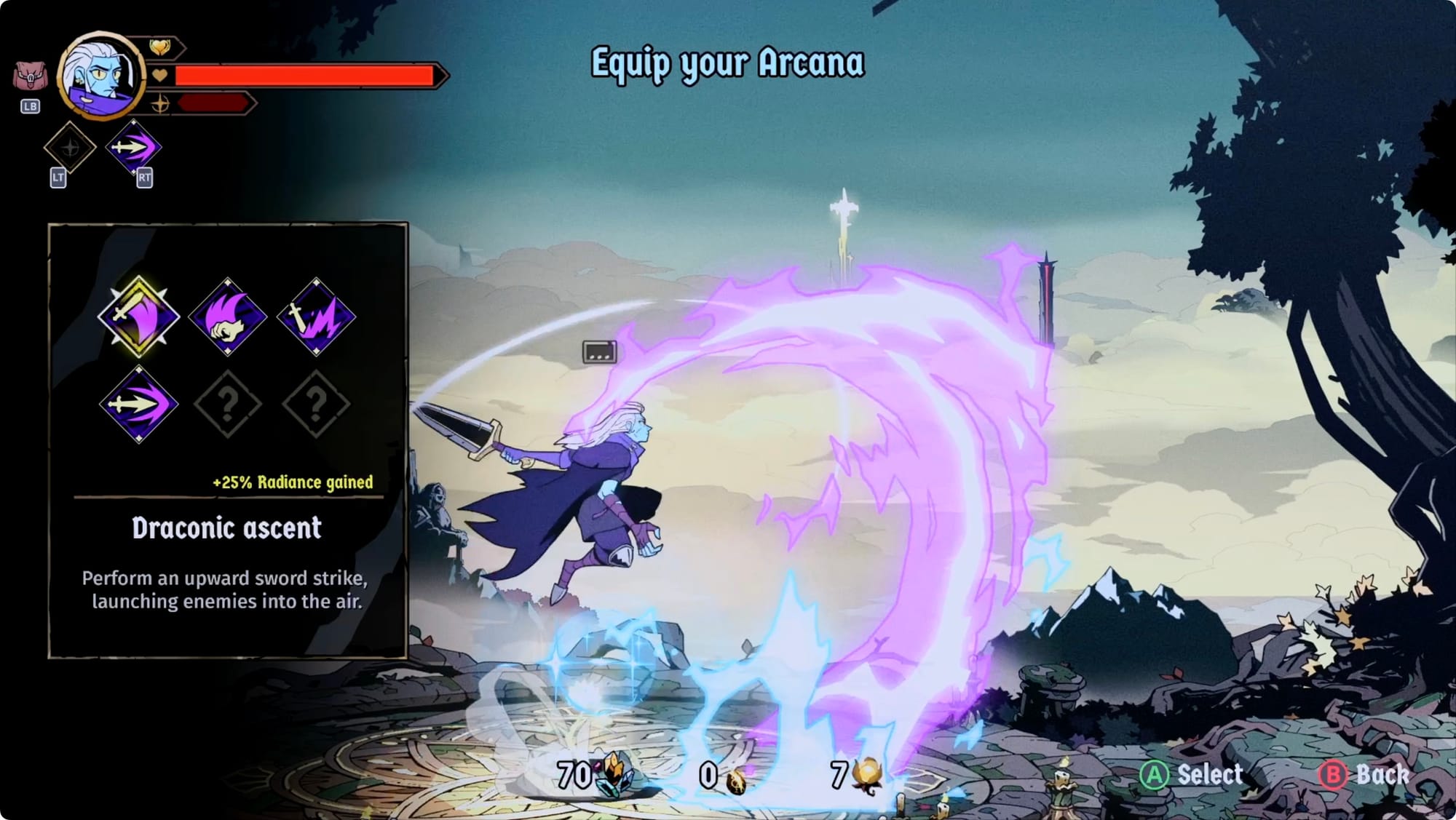
Task: Click the golden ember currency icon
Action: (866, 773)
